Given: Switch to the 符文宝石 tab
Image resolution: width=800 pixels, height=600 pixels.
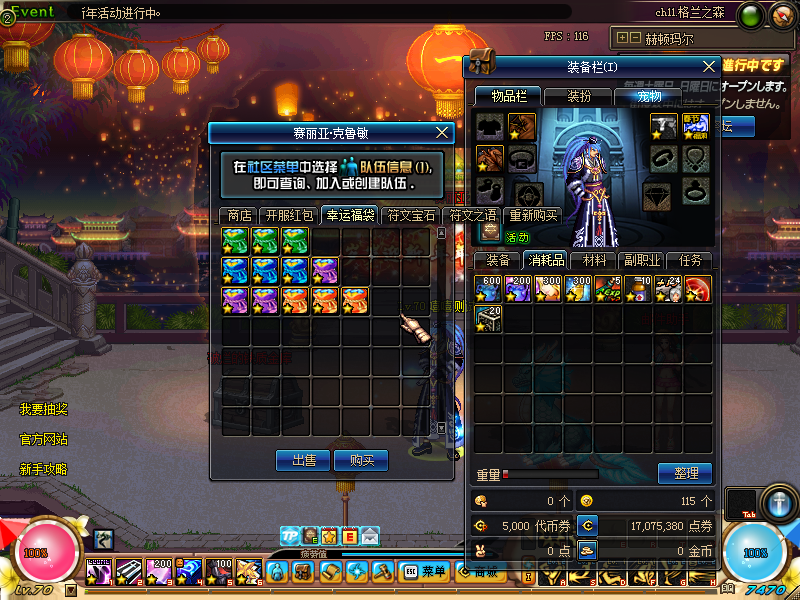Looking at the screenshot, I should [411, 215].
